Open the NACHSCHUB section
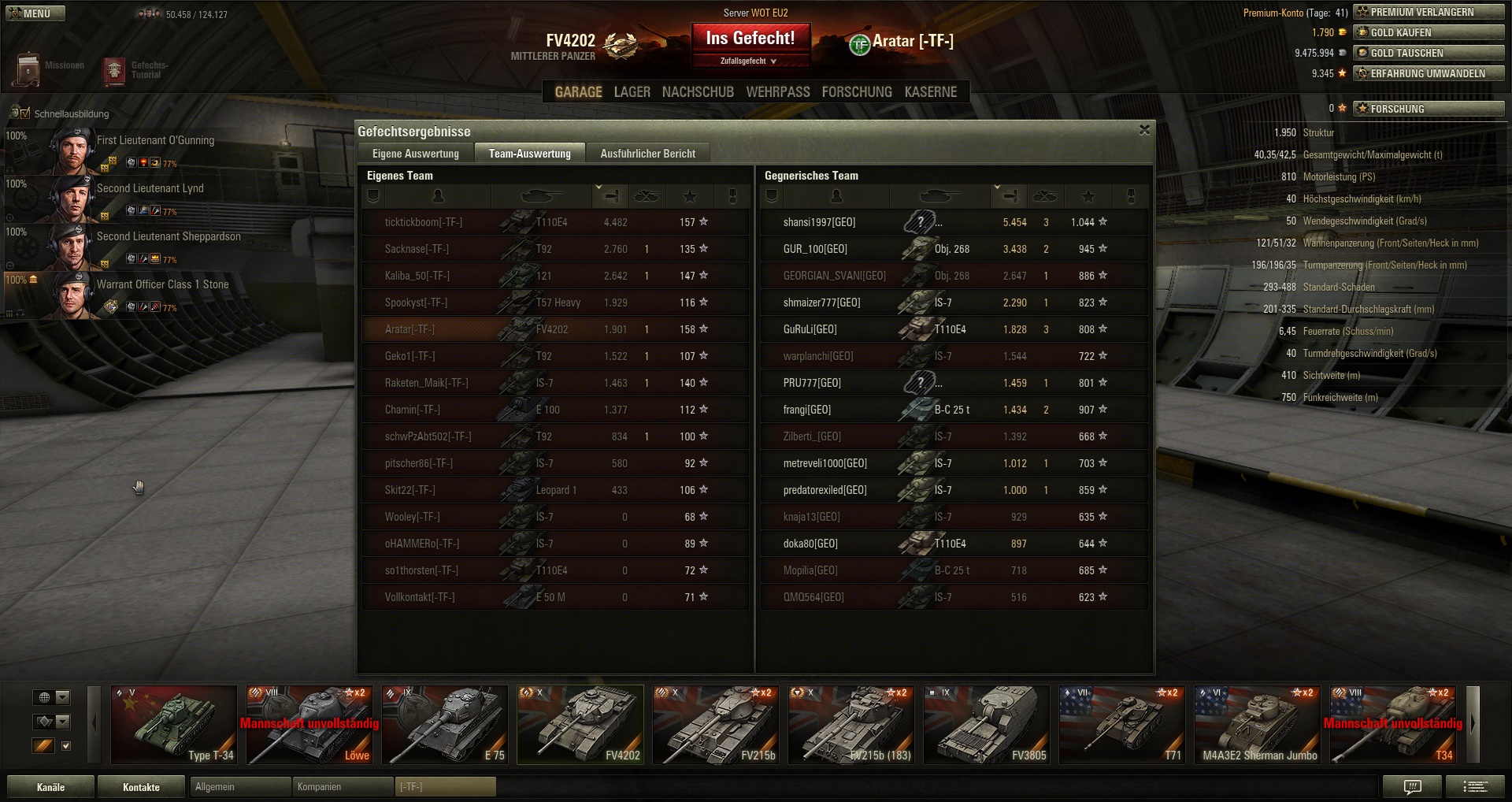1512x802 pixels. 698,92
